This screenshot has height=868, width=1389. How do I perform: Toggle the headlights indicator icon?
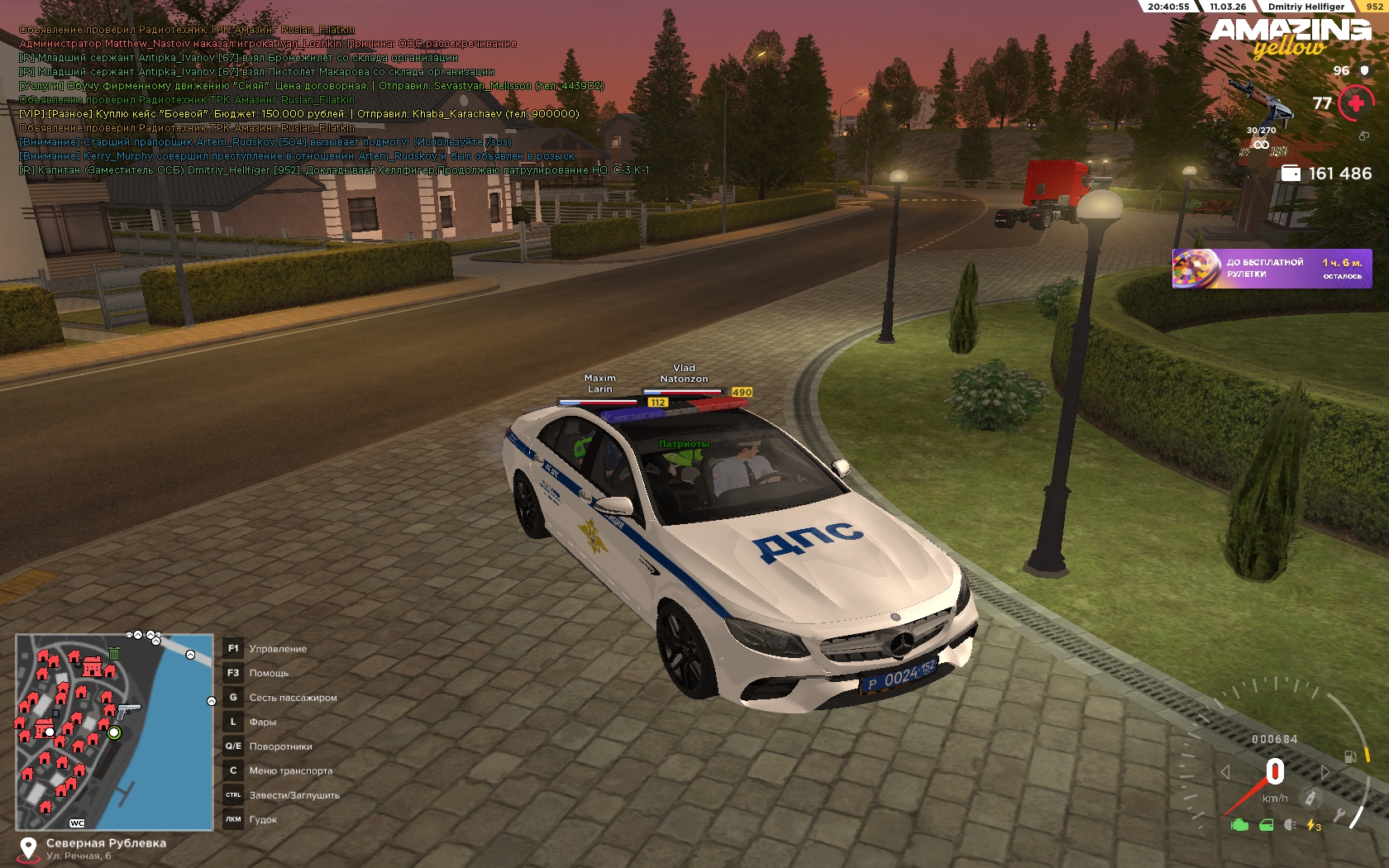[1290, 824]
